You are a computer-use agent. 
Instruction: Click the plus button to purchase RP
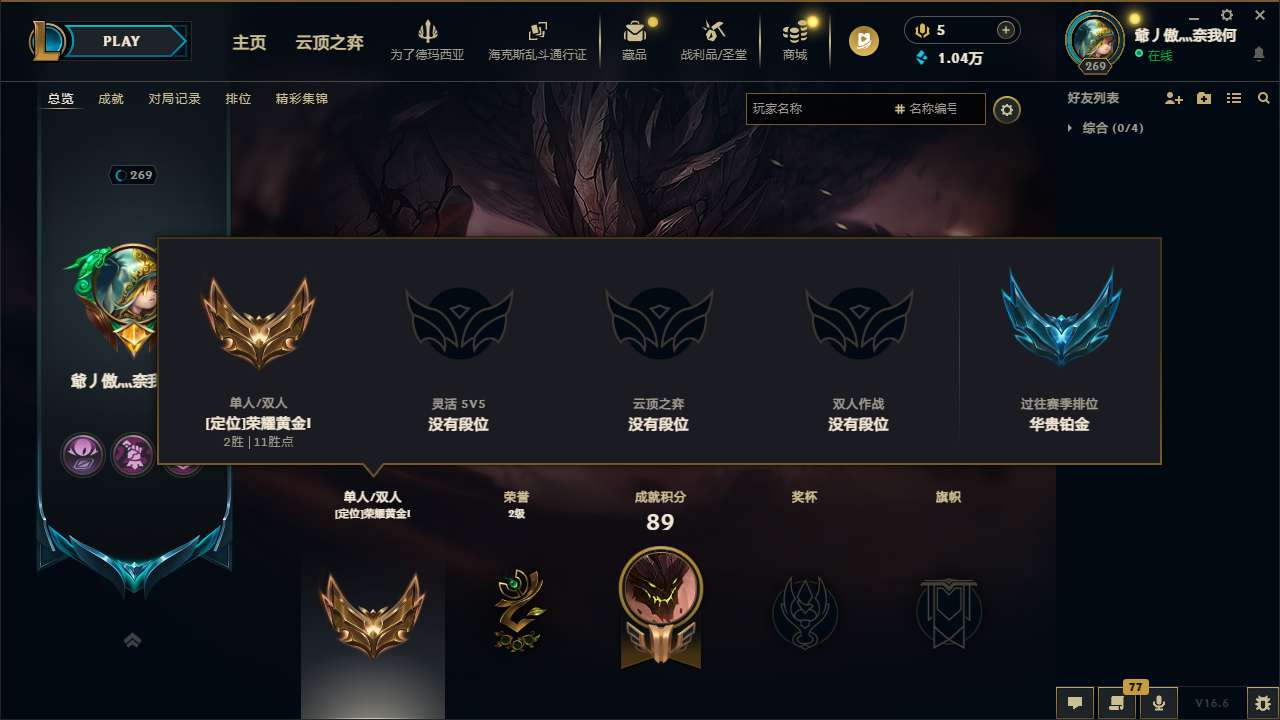coord(1006,29)
